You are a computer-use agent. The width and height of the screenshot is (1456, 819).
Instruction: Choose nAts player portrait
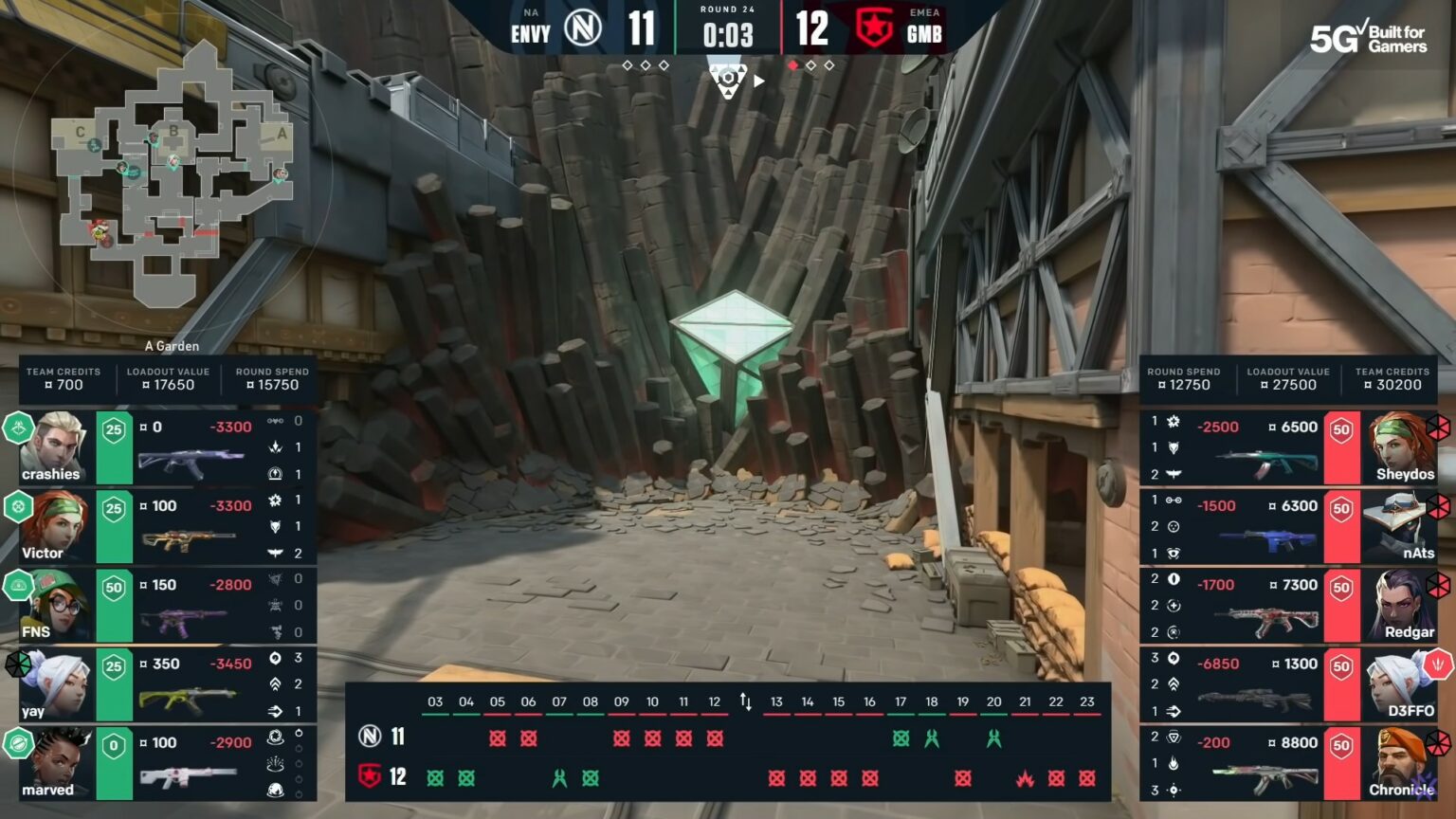pyautogui.click(x=1399, y=526)
